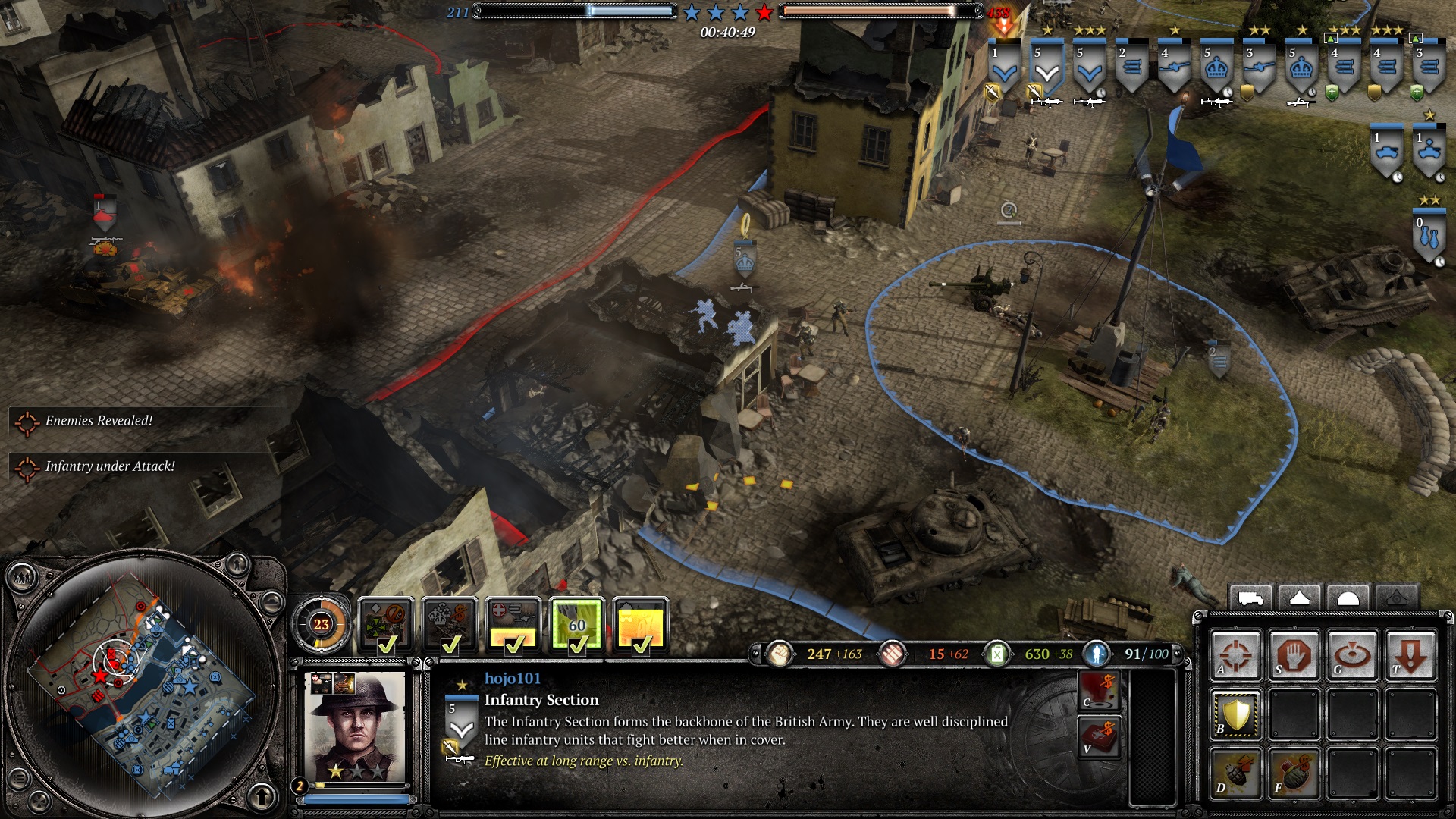Image resolution: width=1456 pixels, height=819 pixels.
Task: Jump to the Infantry under Attack alert
Action: tap(109, 466)
